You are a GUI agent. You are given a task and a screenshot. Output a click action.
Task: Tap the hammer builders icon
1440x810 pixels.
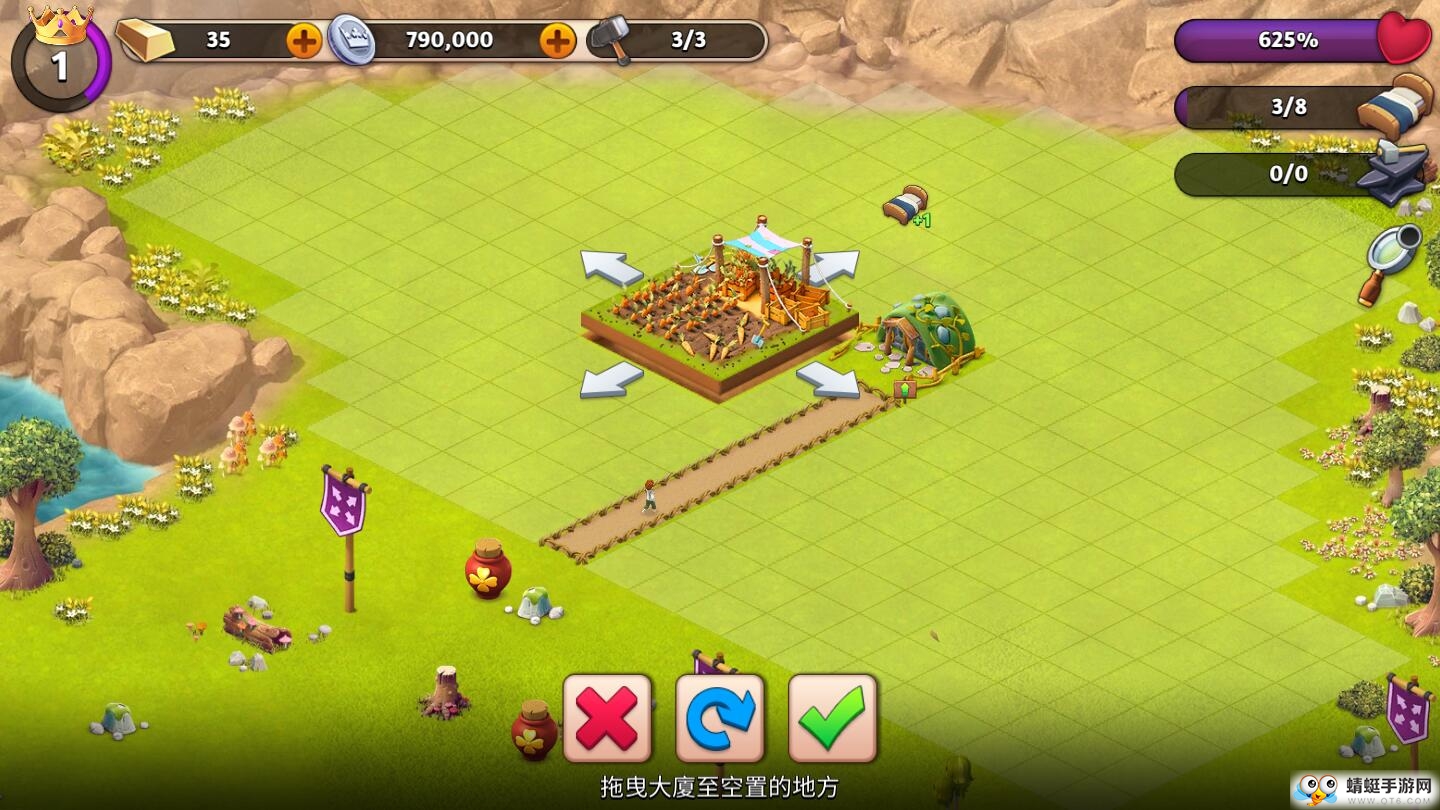point(610,40)
